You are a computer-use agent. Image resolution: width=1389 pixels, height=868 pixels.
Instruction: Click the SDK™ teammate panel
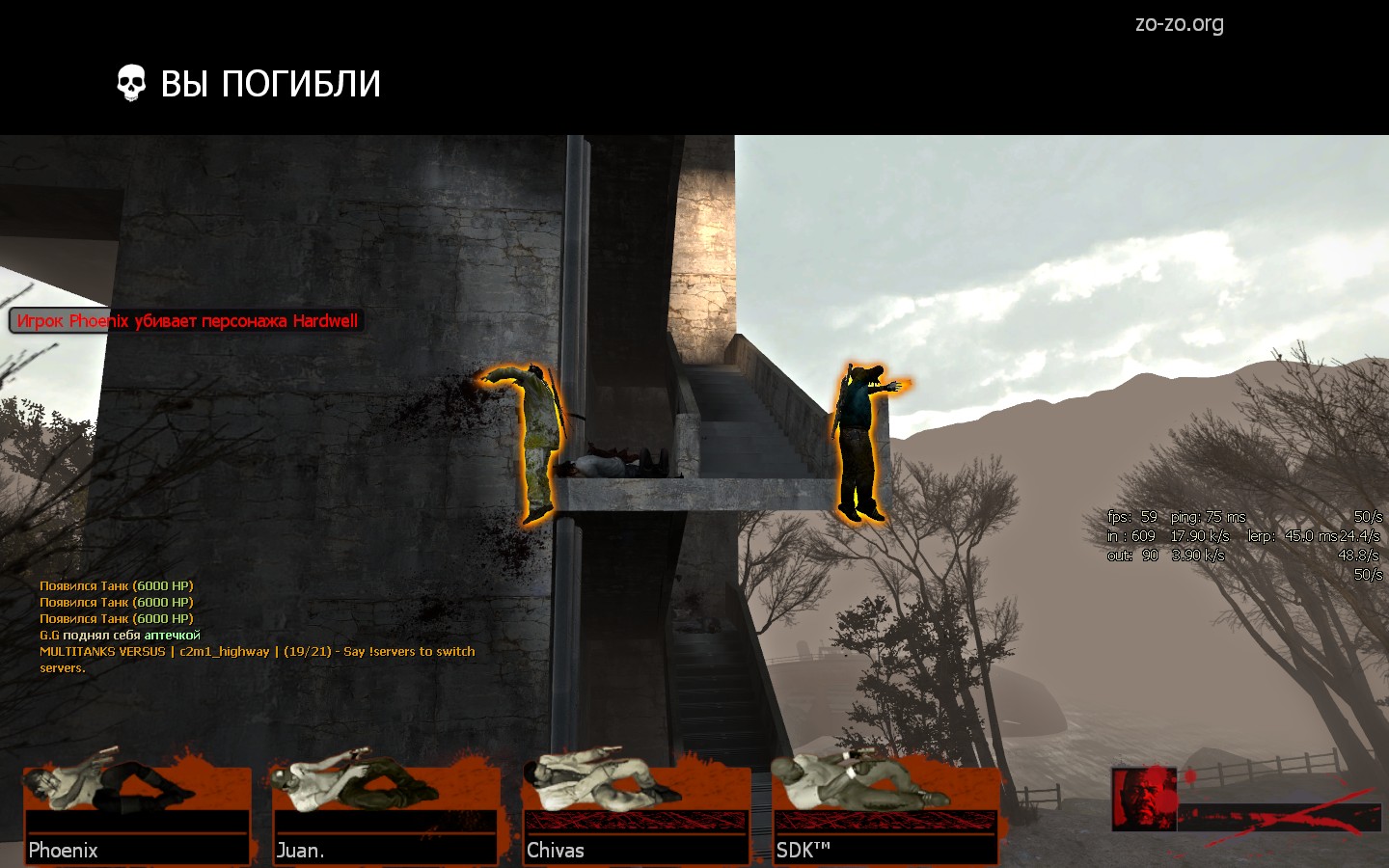tap(885, 813)
